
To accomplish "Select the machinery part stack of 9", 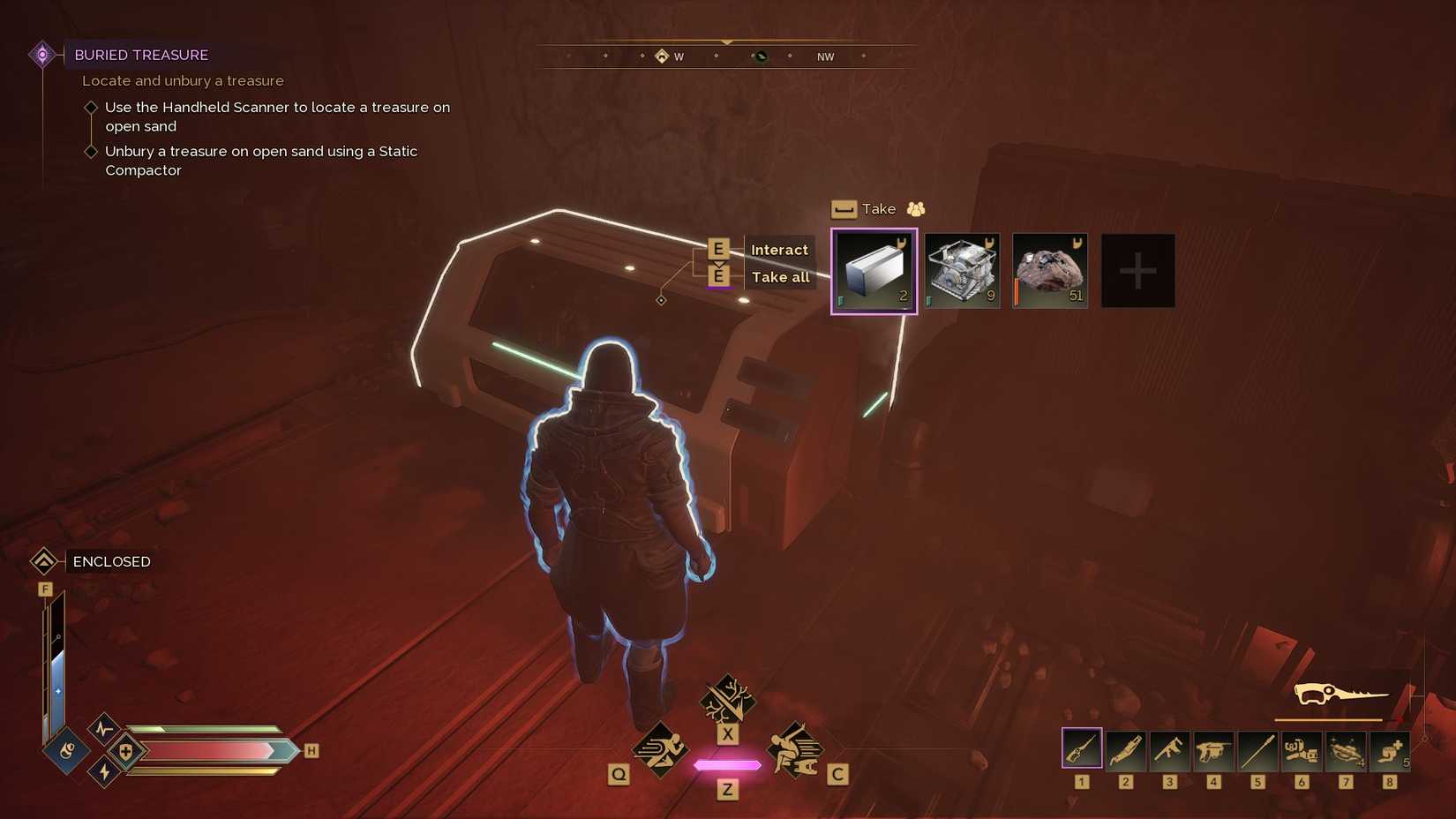I will coord(961,270).
